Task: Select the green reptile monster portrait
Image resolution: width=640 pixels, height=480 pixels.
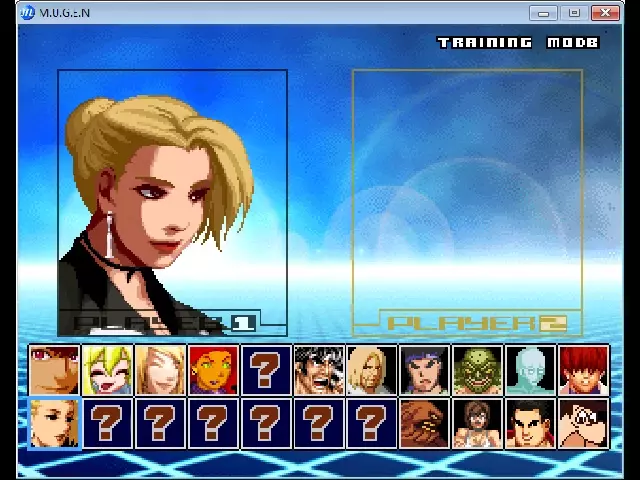Action: (x=478, y=370)
